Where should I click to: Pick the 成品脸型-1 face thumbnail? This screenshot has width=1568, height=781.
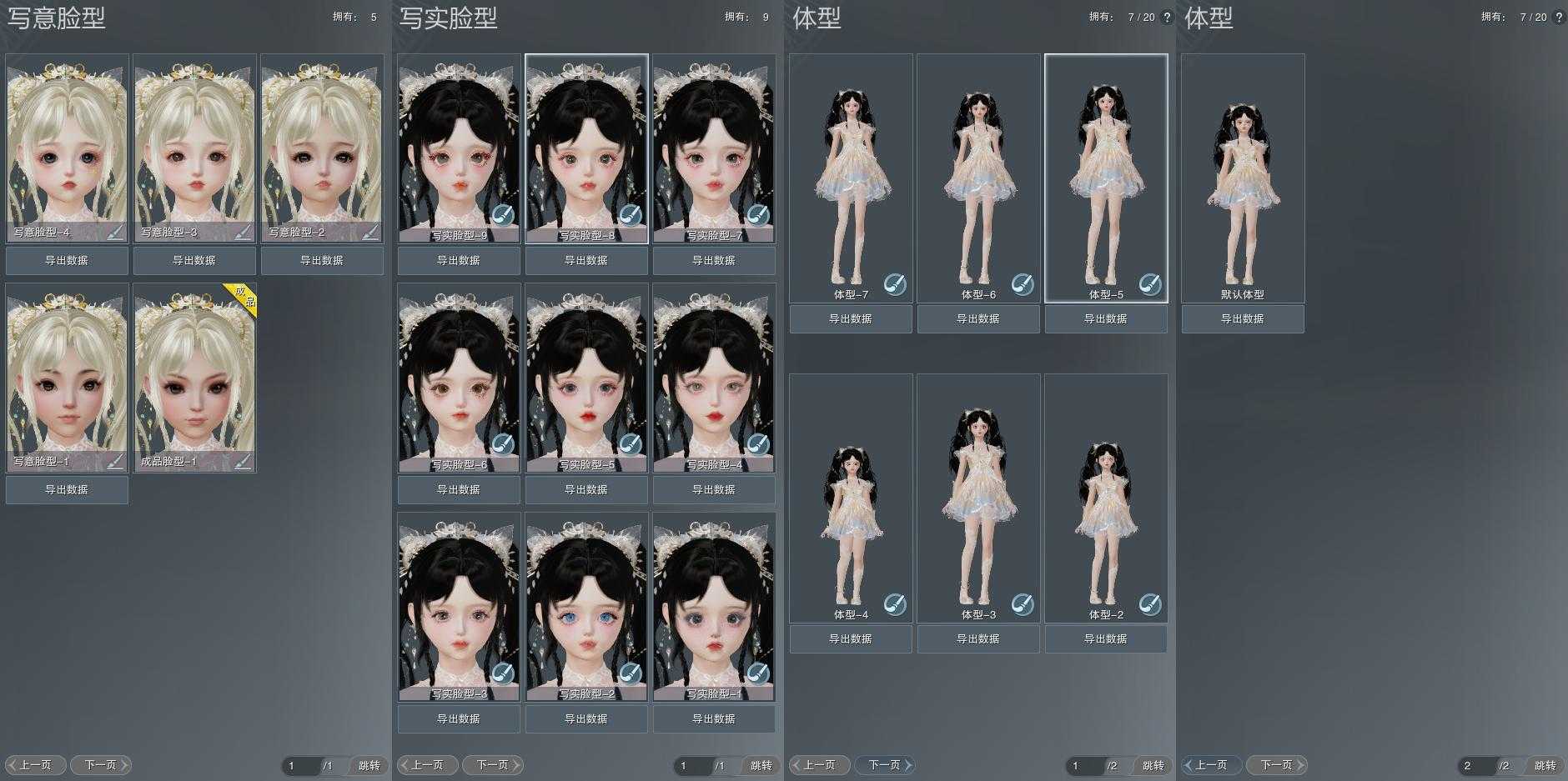click(194, 375)
